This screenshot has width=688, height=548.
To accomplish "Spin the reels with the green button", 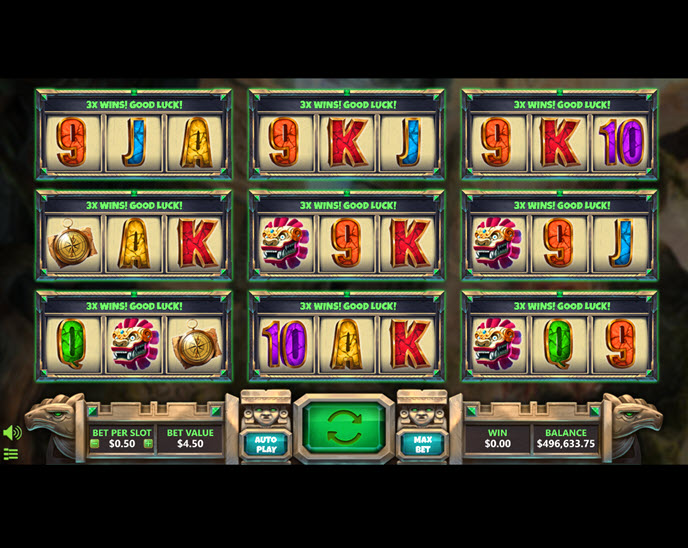I will [x=343, y=428].
